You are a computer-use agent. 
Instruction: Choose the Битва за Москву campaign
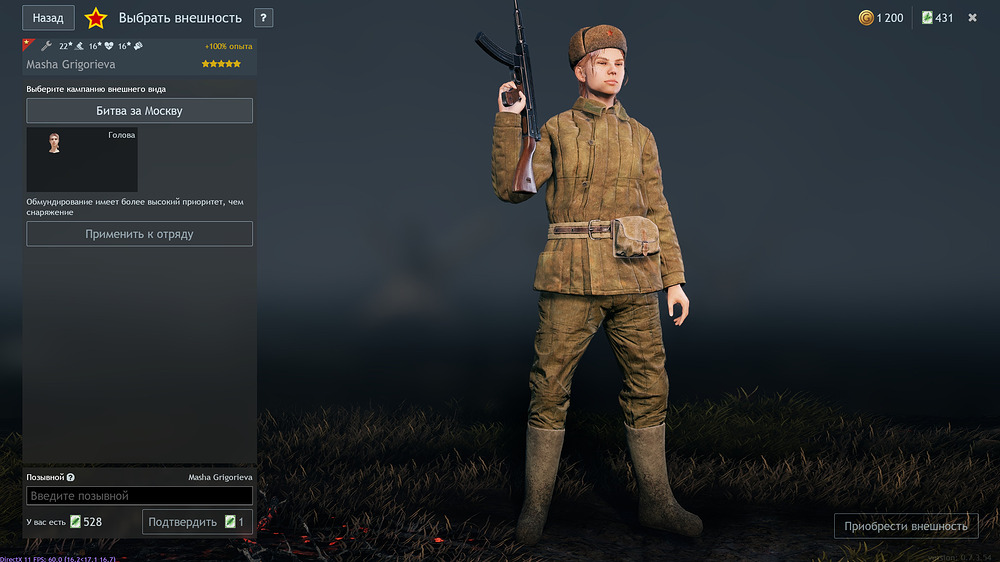139,111
